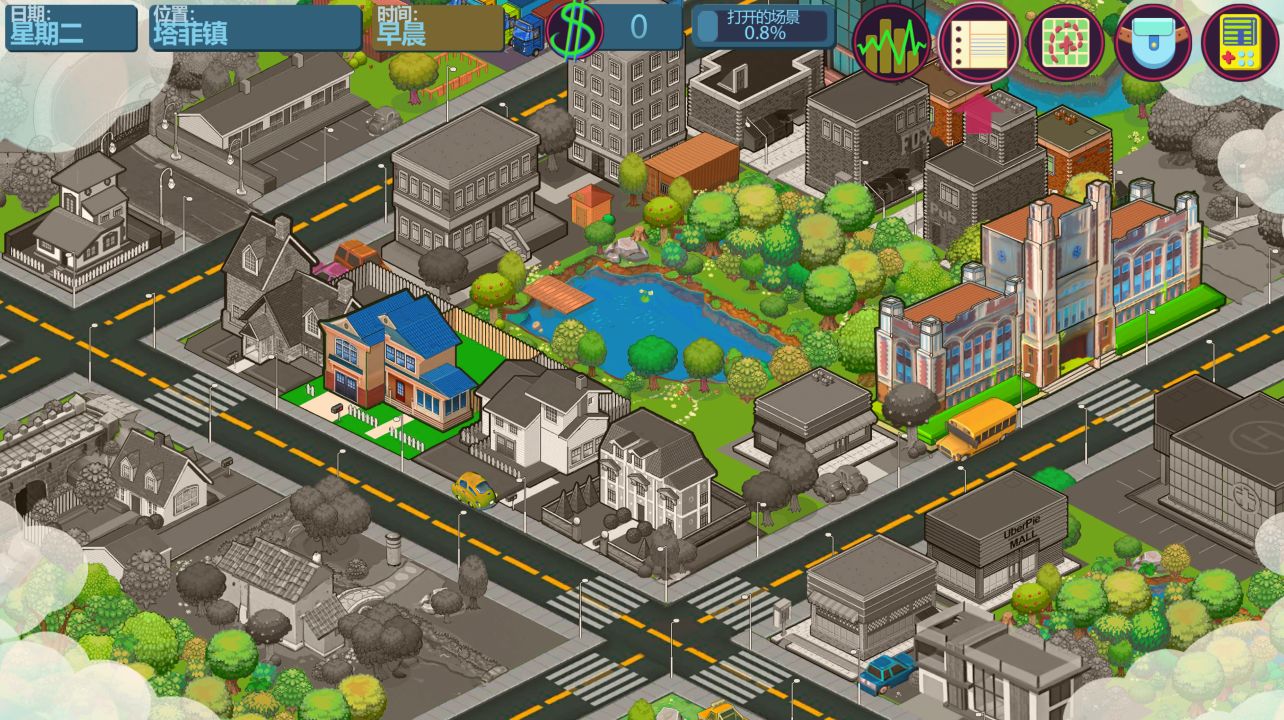
Task: Open the blue belt pouch inventory
Action: pos(1153,43)
